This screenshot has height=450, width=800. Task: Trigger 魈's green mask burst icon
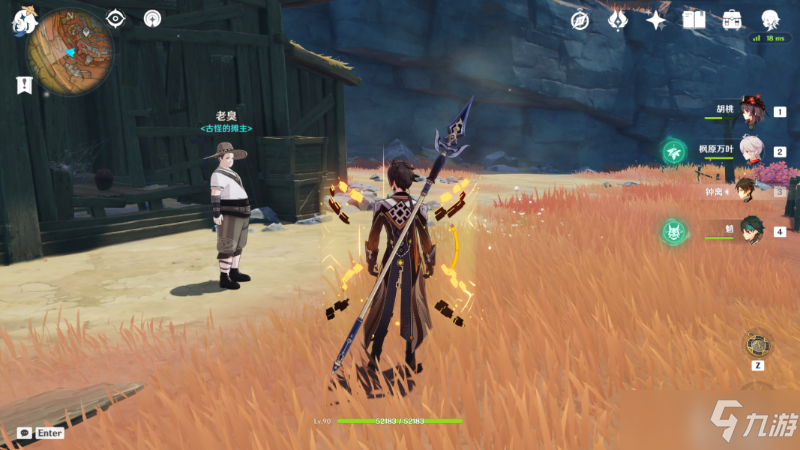[x=673, y=233]
